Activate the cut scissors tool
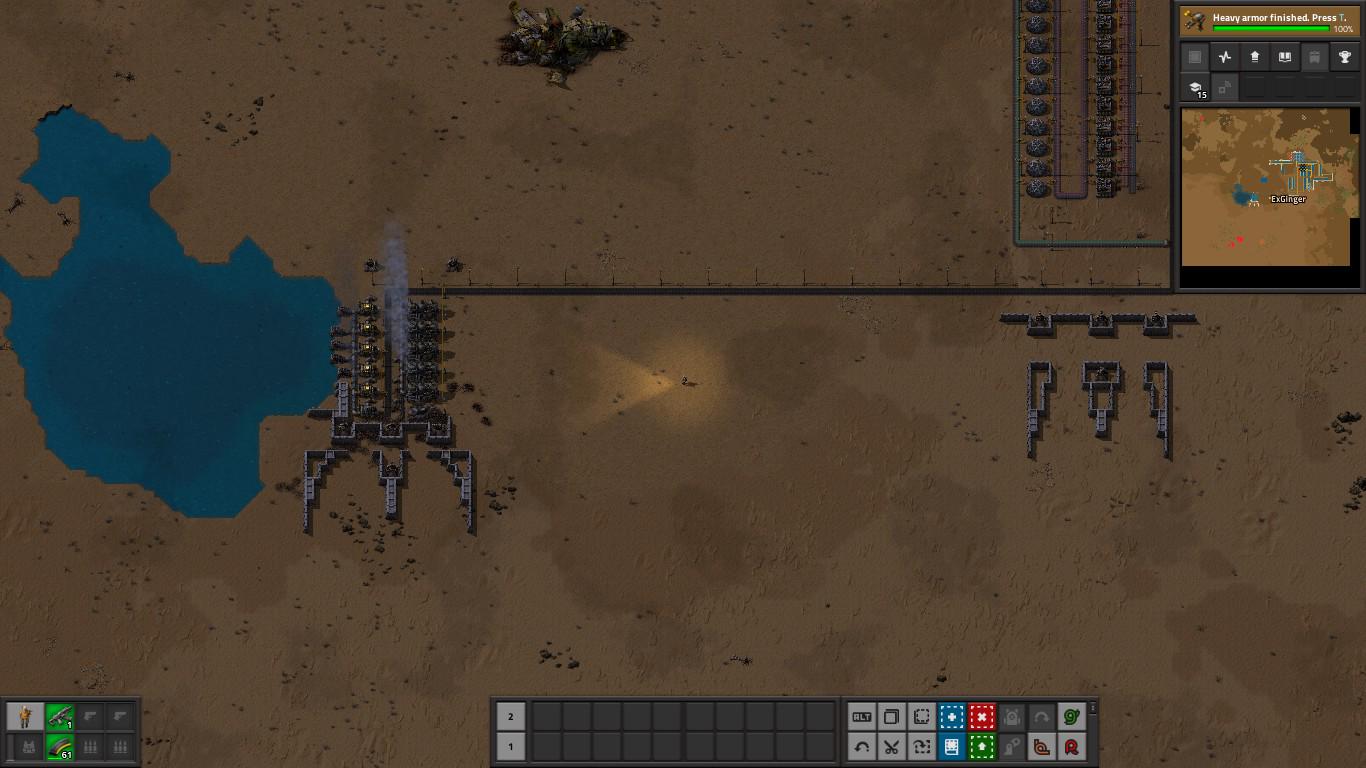Screen dimensions: 1366x768 (891, 747)
